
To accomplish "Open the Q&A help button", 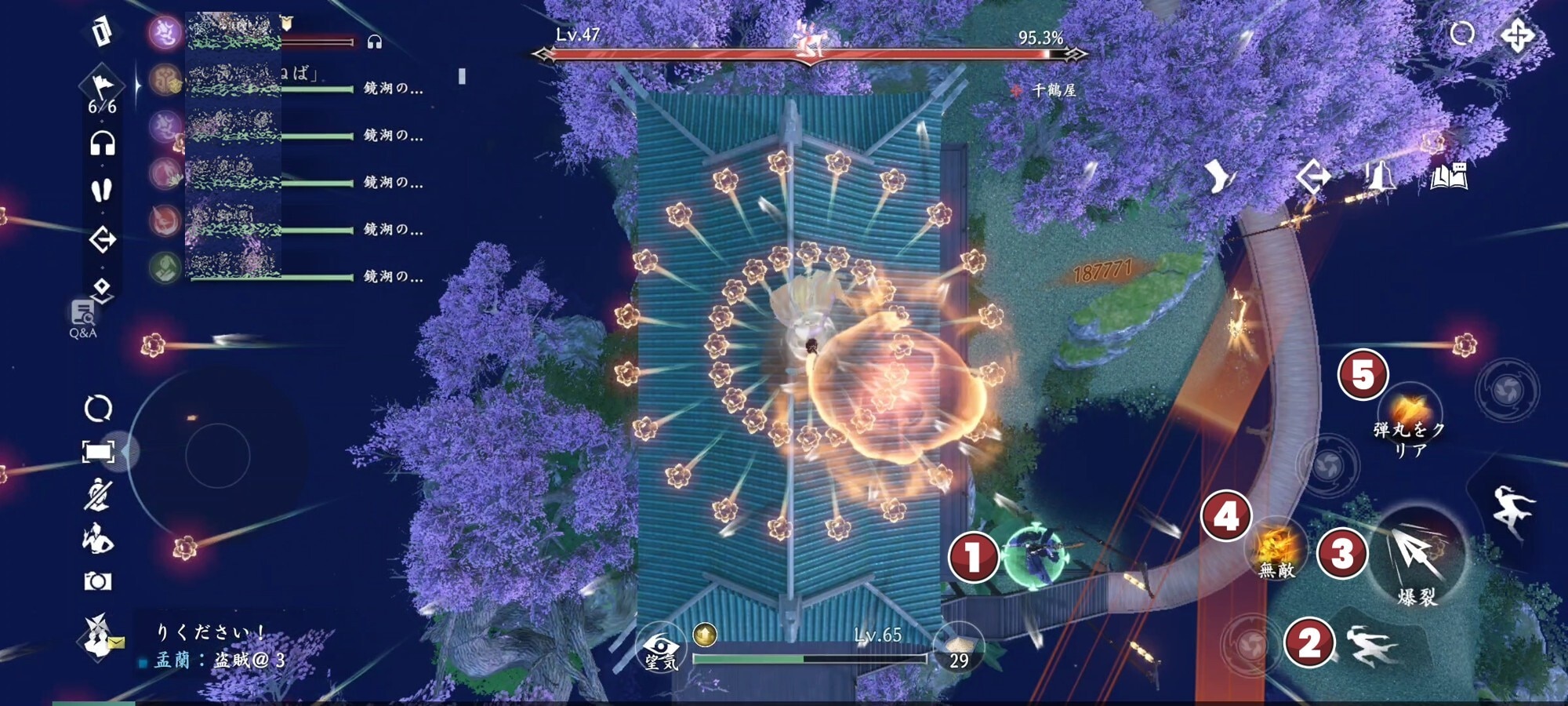I will (83, 318).
